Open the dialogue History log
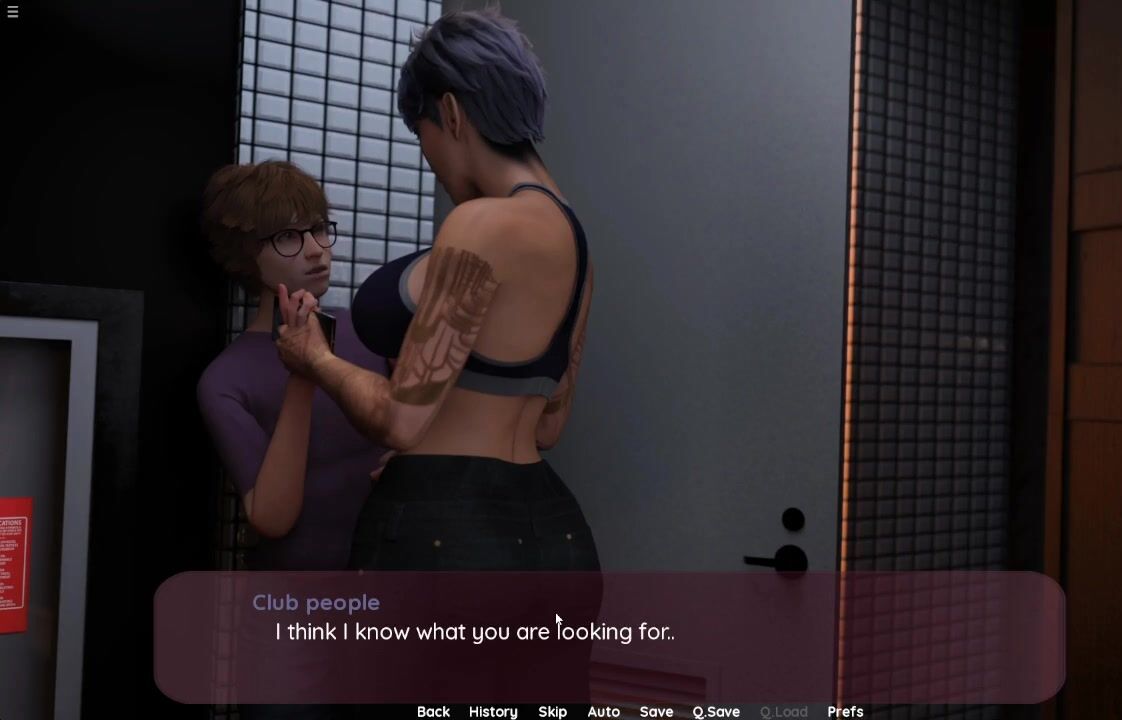The width and height of the screenshot is (1122, 720). (x=493, y=711)
